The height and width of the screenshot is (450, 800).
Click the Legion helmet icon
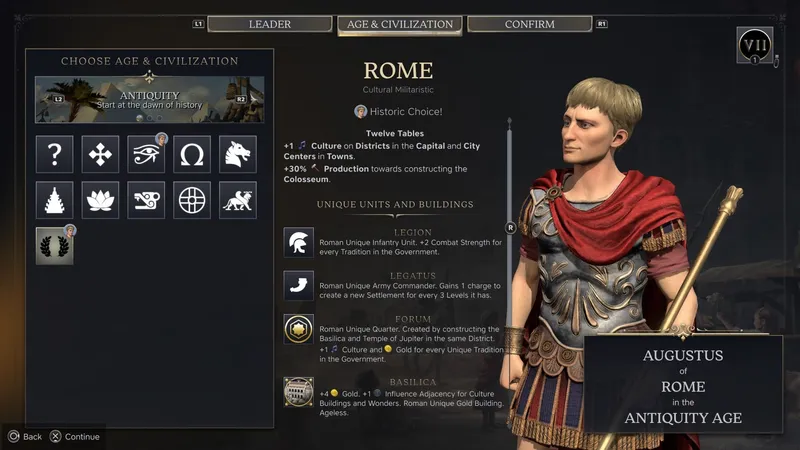coord(298,243)
